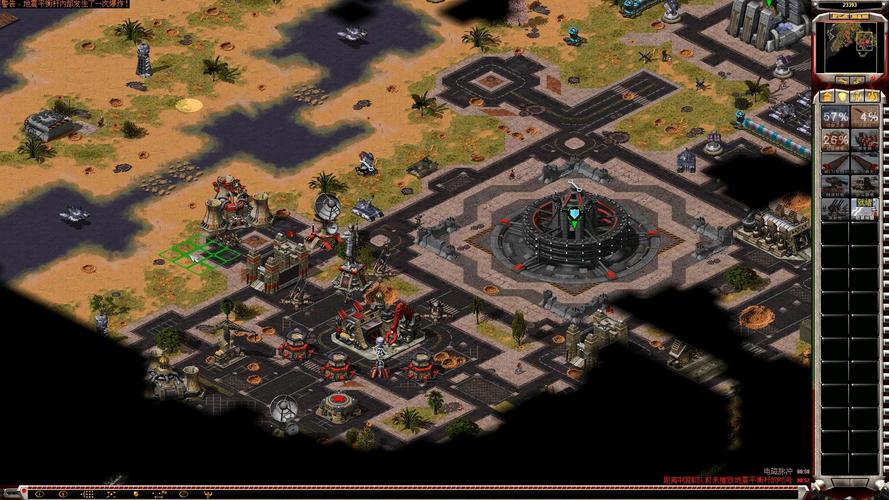The height and width of the screenshot is (500, 889).
Task: Click the build icon marked ready (就绪)
Action: click(x=865, y=207)
